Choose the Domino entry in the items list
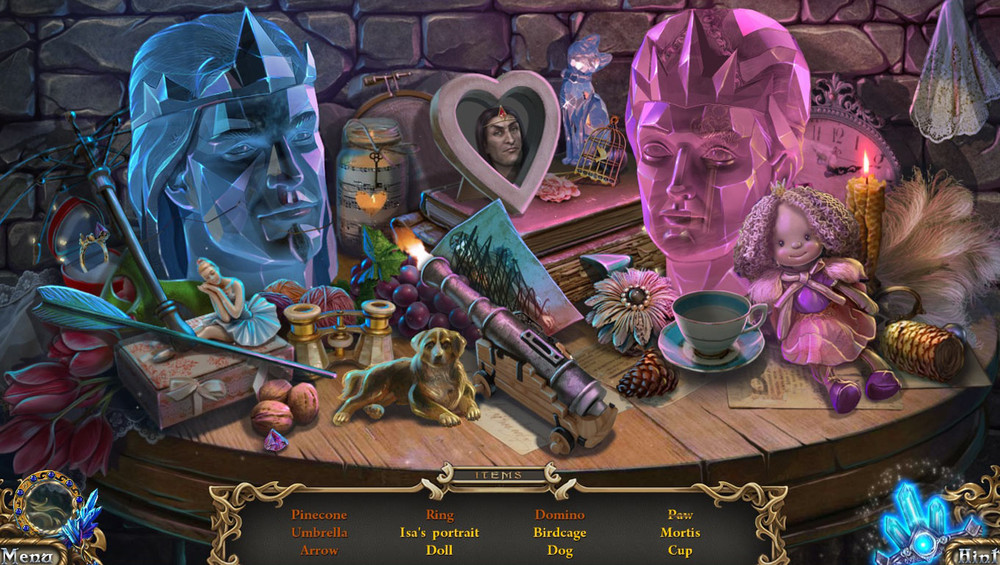 click(x=560, y=515)
